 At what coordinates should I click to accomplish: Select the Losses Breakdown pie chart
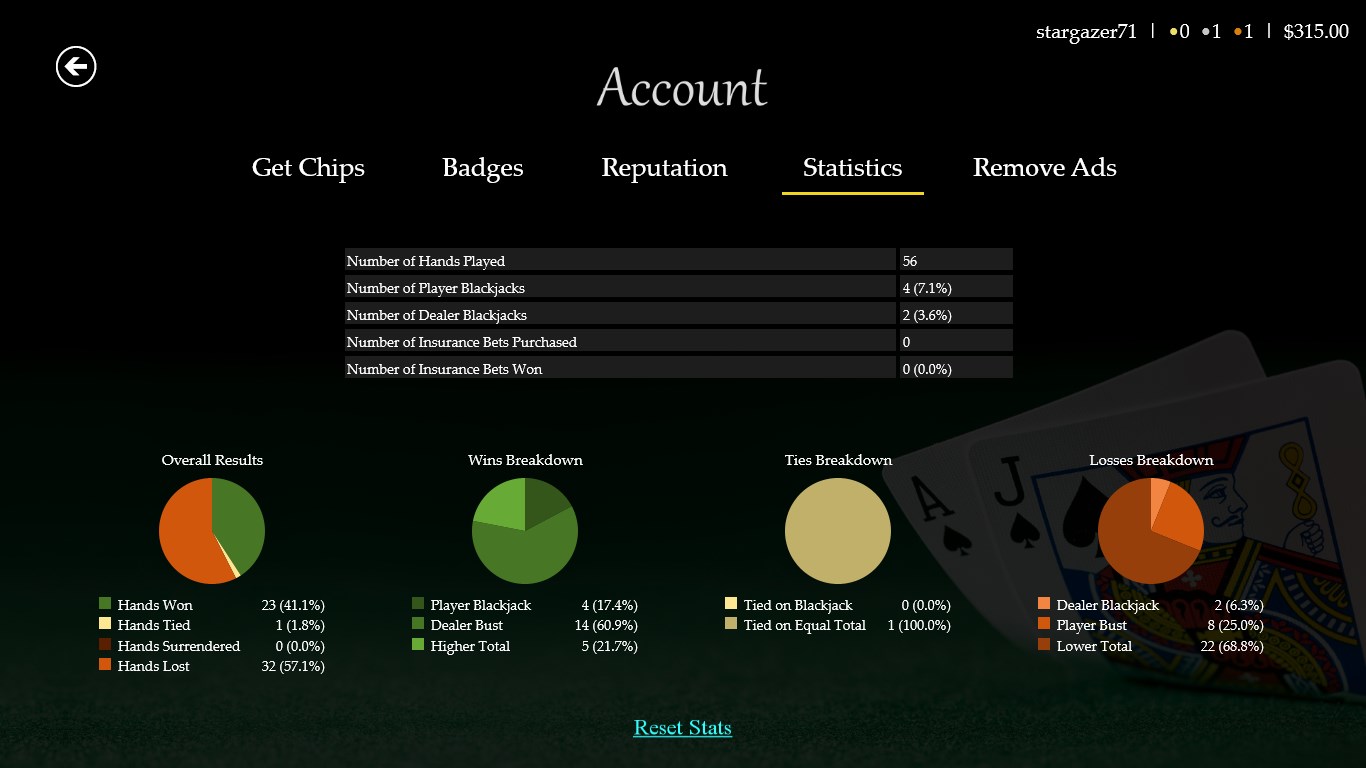pyautogui.click(x=1151, y=530)
